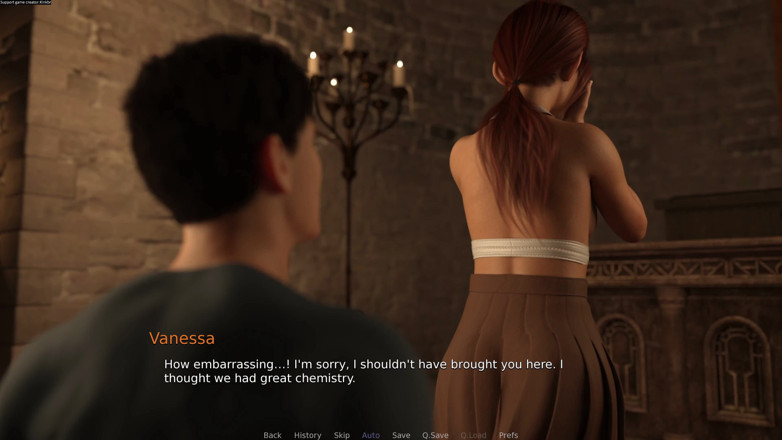Click the Support game creator link
This screenshot has height=440, width=782.
click(x=26, y=3)
